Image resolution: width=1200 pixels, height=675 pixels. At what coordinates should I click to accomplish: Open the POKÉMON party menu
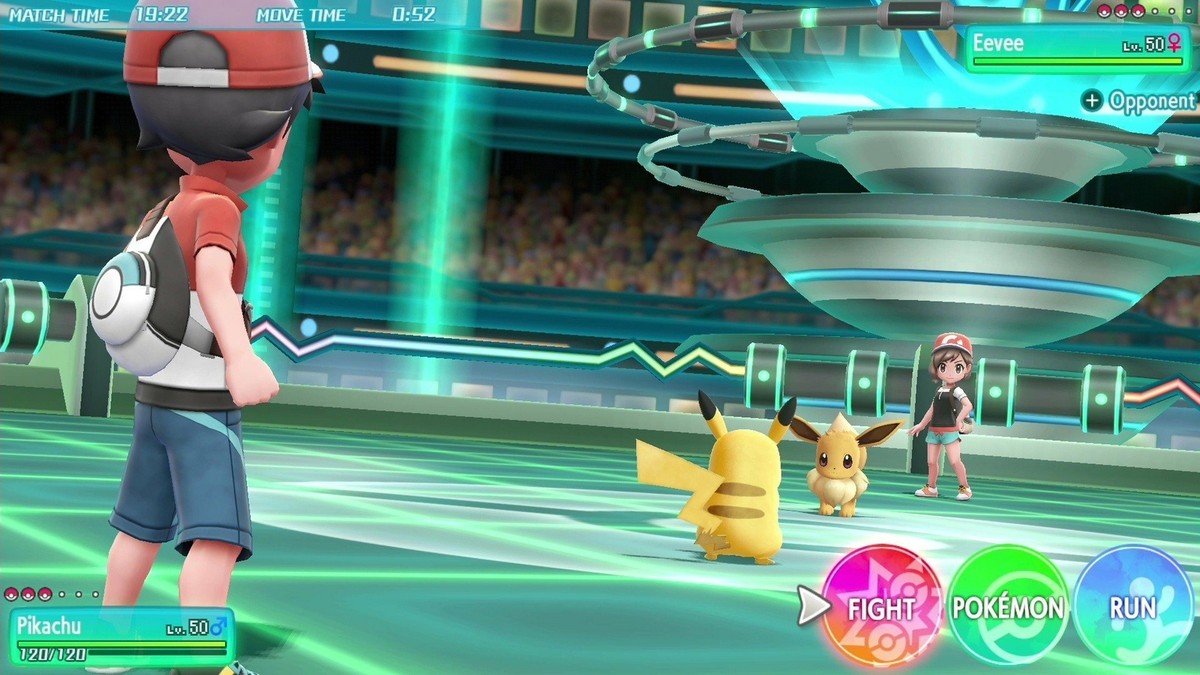[x=1007, y=607]
